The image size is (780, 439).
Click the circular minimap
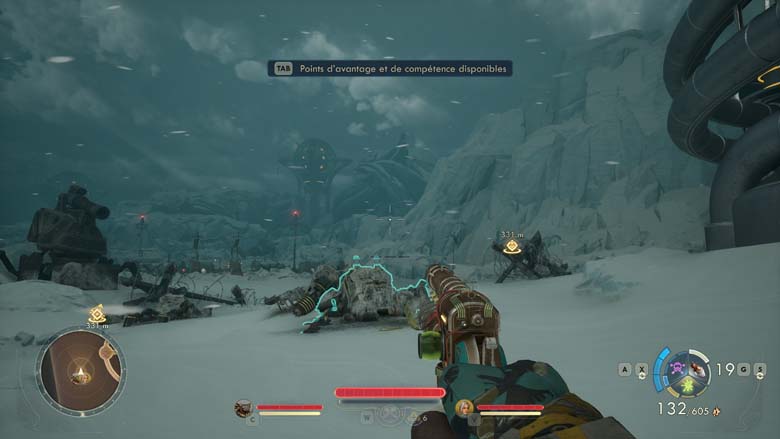coord(80,372)
